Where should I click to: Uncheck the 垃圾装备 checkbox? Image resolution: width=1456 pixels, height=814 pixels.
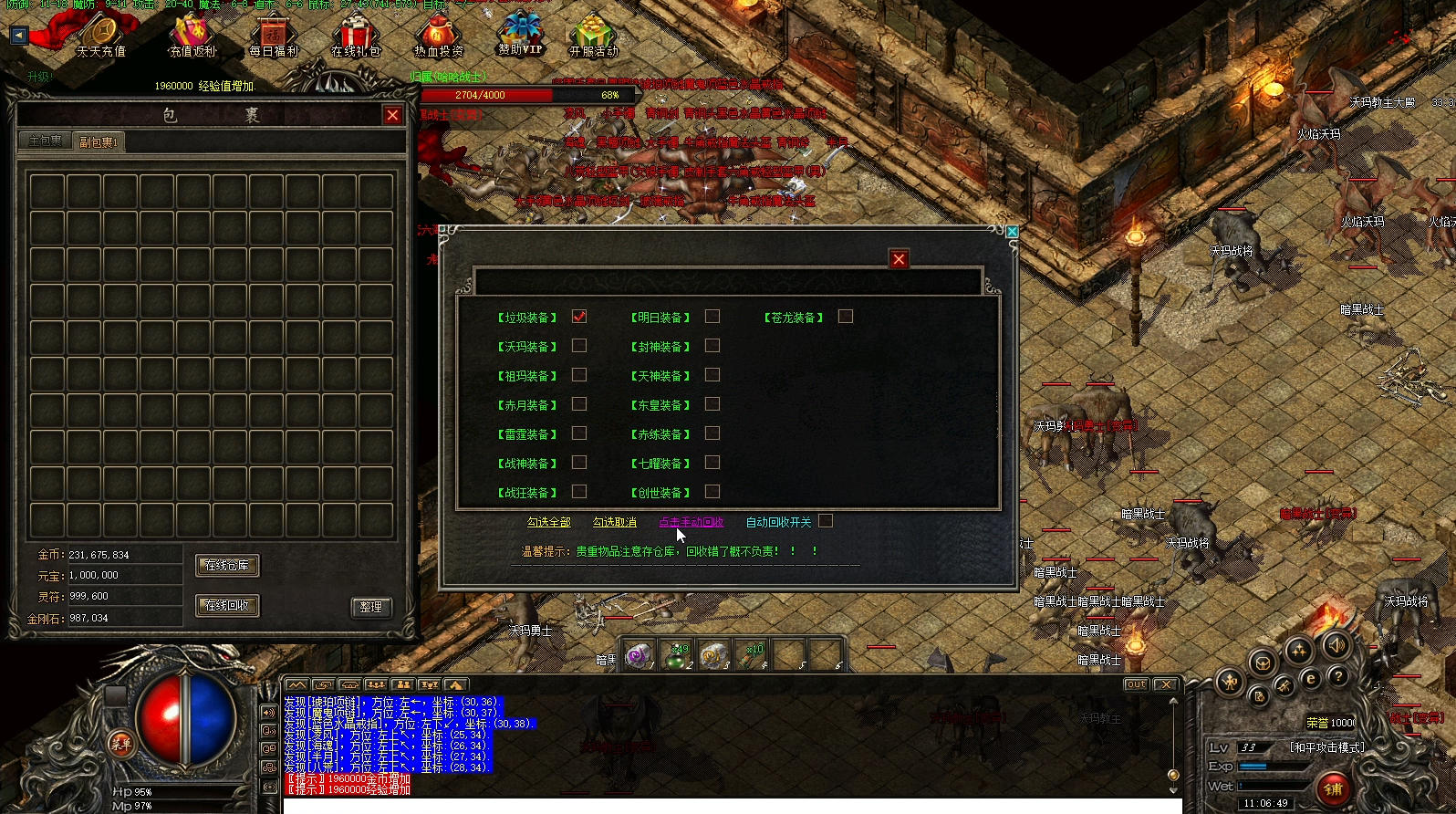(x=579, y=317)
